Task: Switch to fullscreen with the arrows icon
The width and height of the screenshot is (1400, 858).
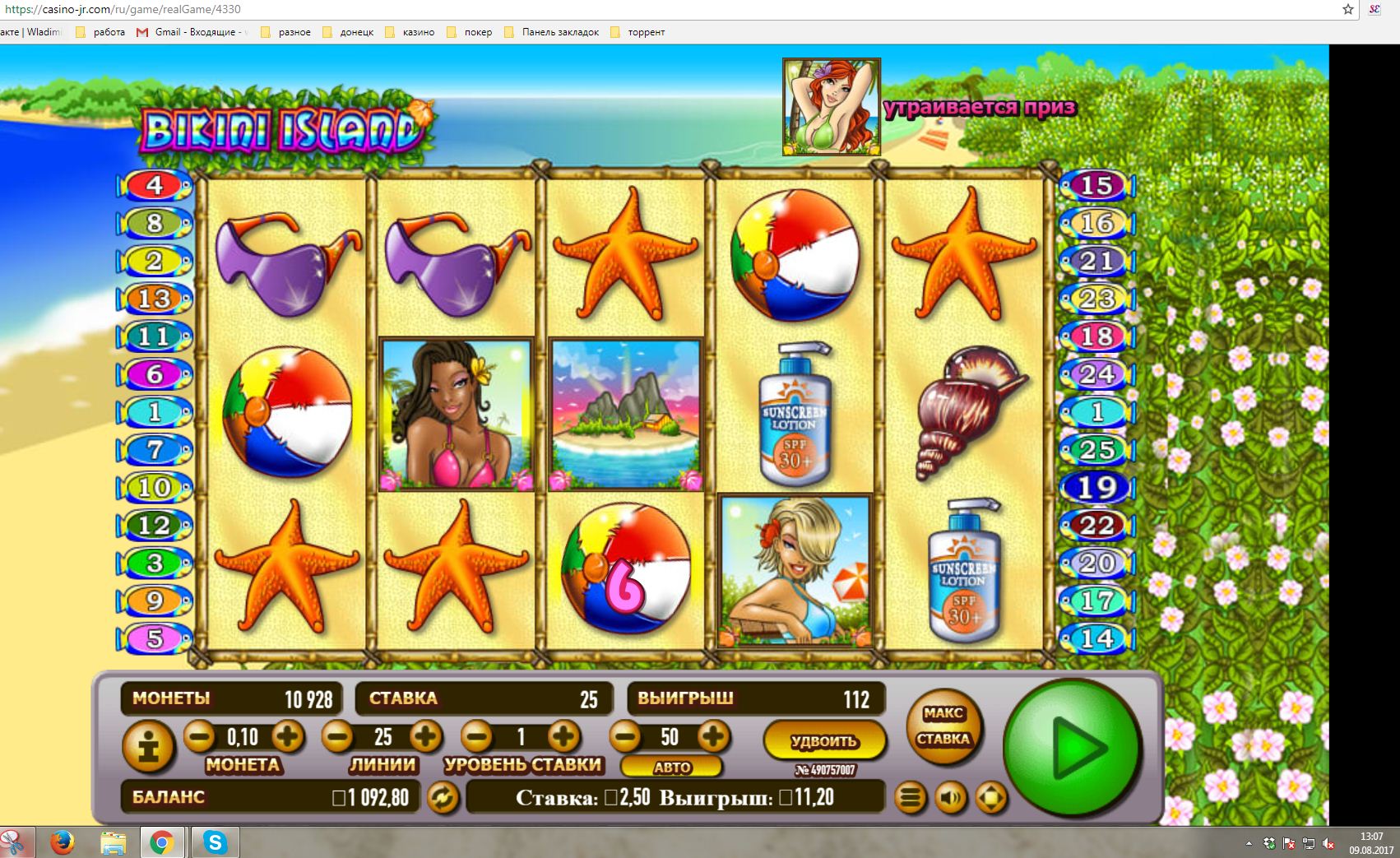Action: pyautogui.click(x=991, y=797)
